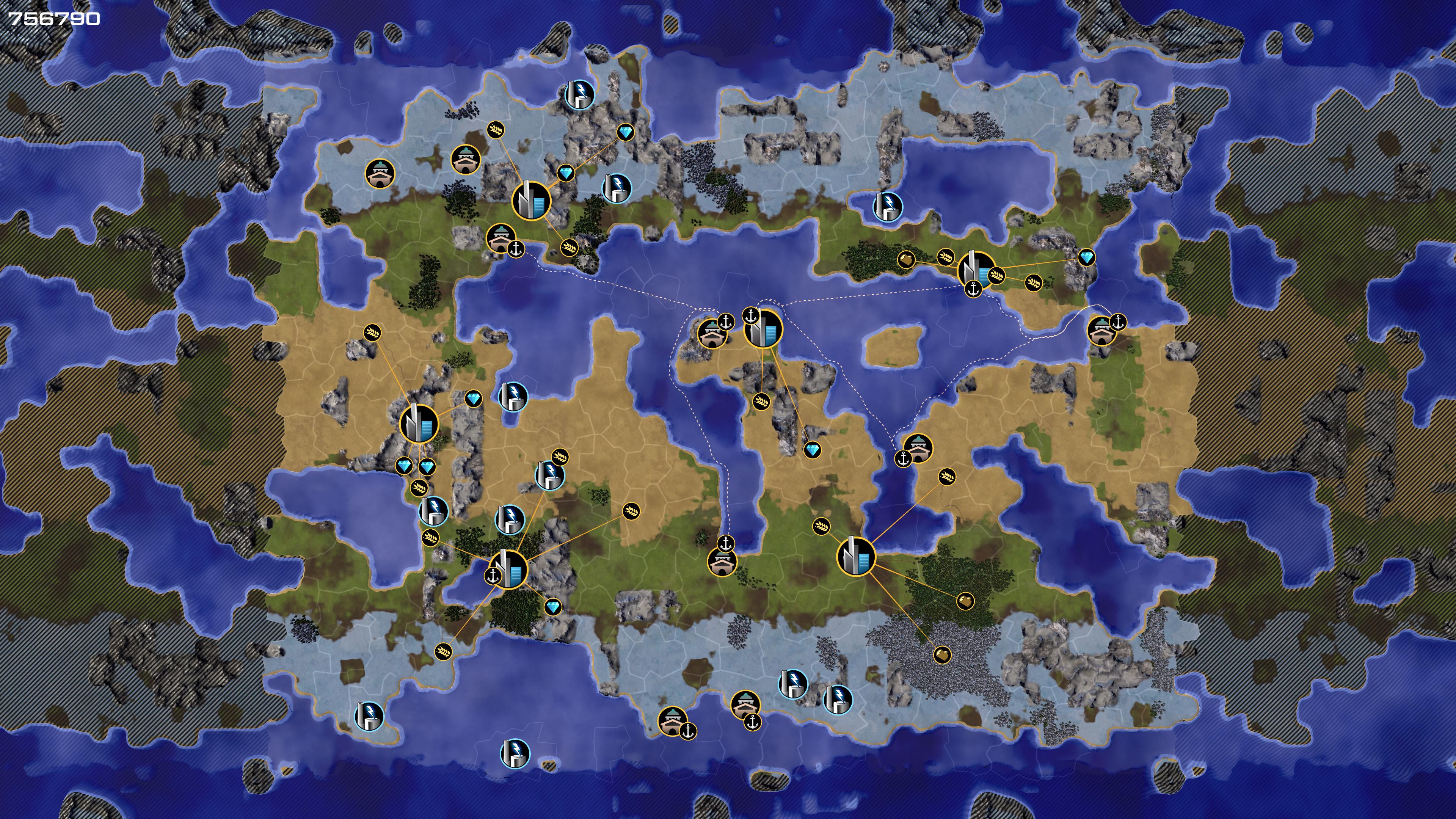Viewport: 1456px width, 819px height.
Task: Select the westernmost village marker on the northern snowfield
Action: point(379,173)
